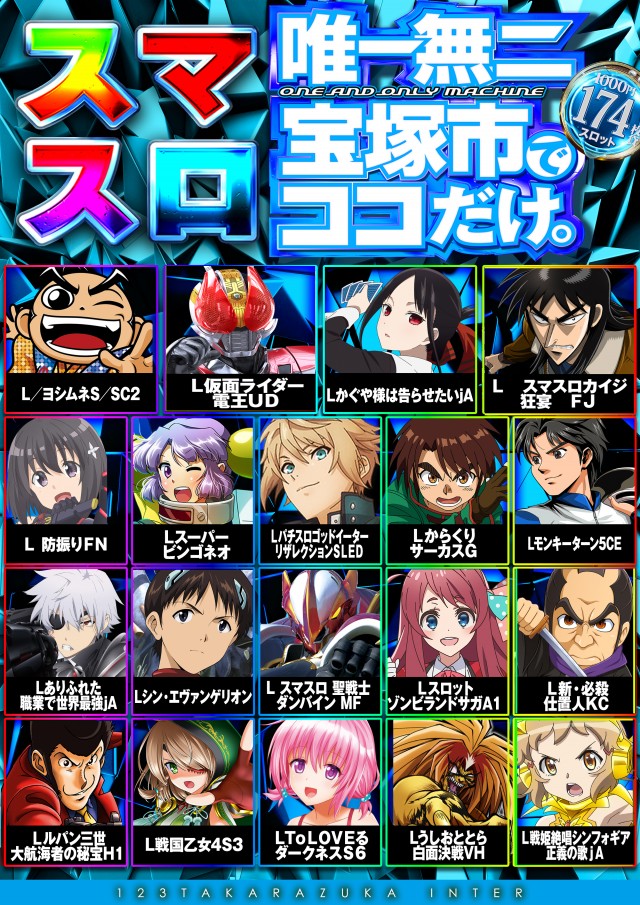Open the God Eater Resurrection SLED tile
This screenshot has height=905, width=640.
(x=321, y=491)
